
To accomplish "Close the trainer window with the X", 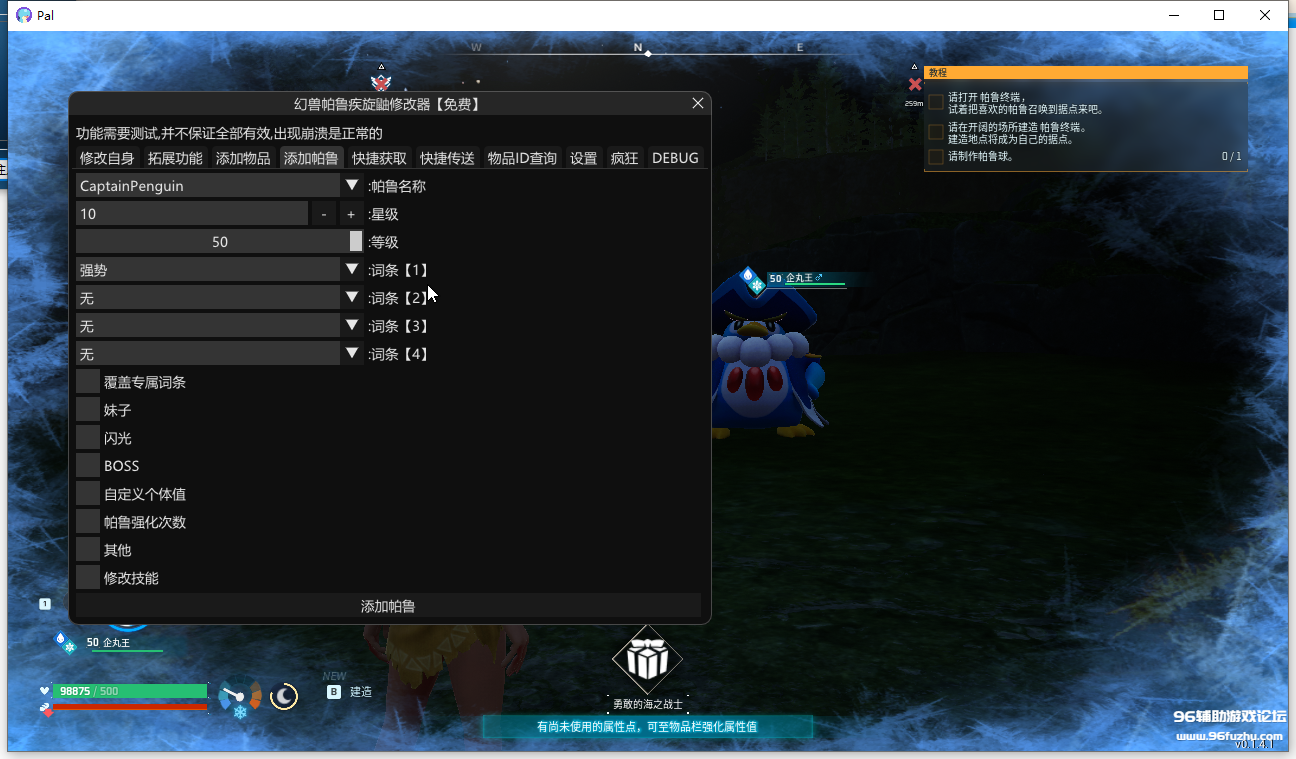I will pyautogui.click(x=698, y=103).
